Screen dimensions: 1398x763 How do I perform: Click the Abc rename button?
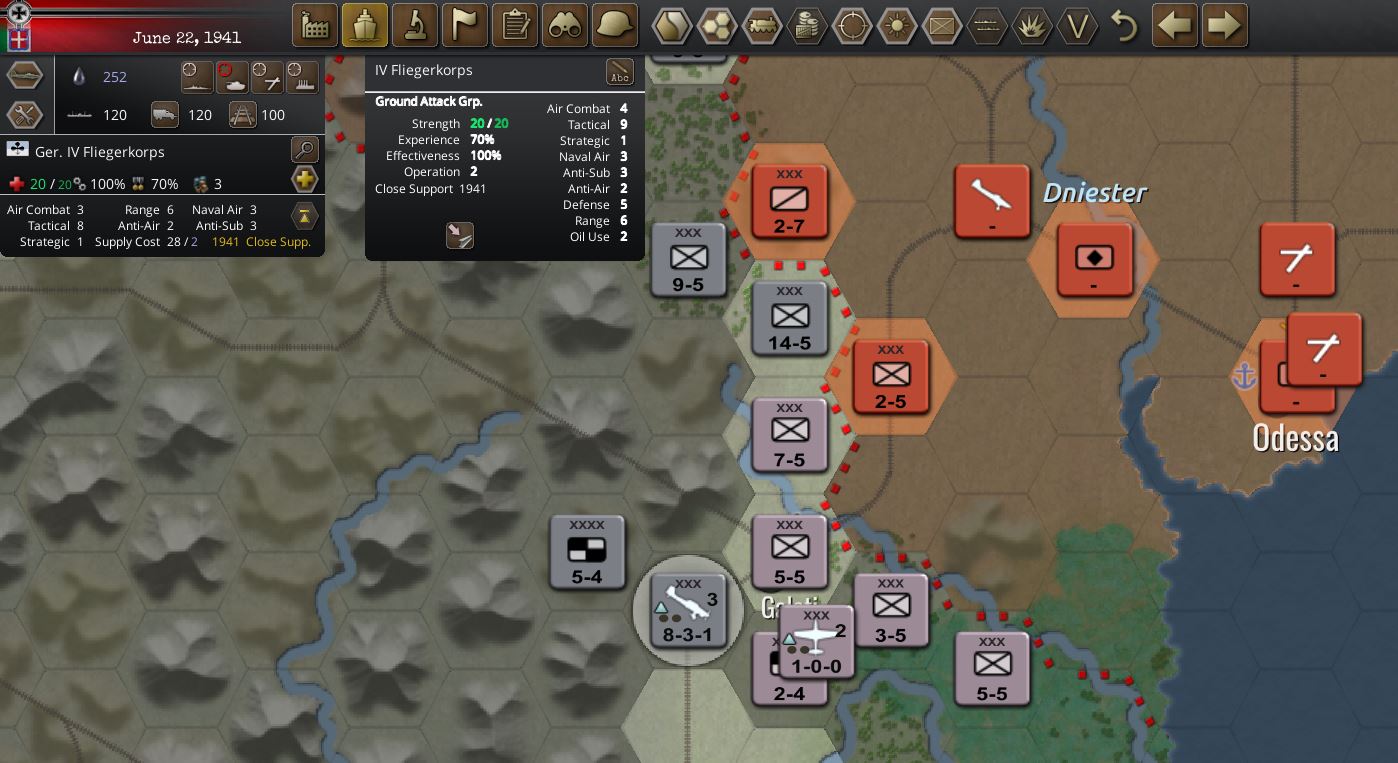(x=620, y=72)
